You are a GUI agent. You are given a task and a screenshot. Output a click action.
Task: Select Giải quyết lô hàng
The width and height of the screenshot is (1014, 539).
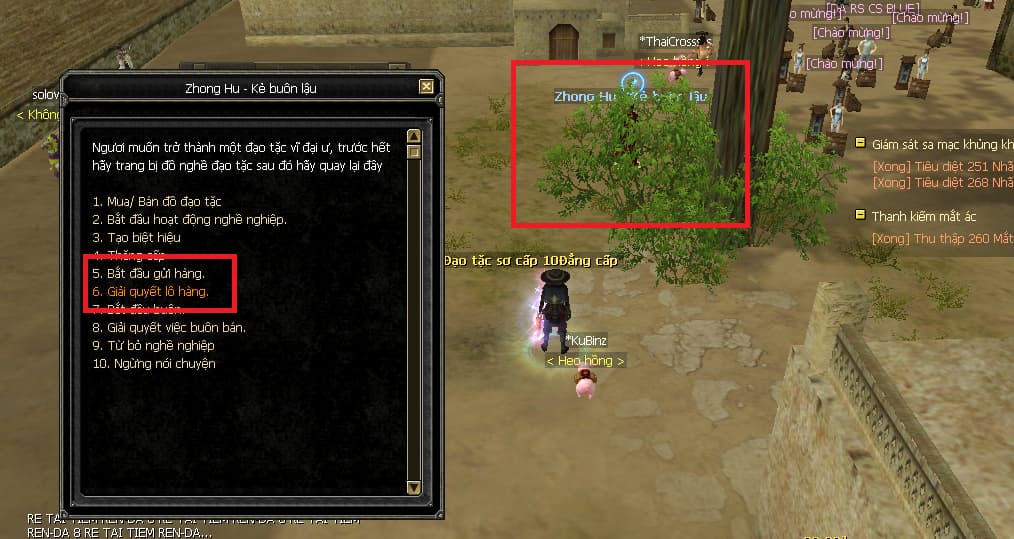tap(149, 291)
